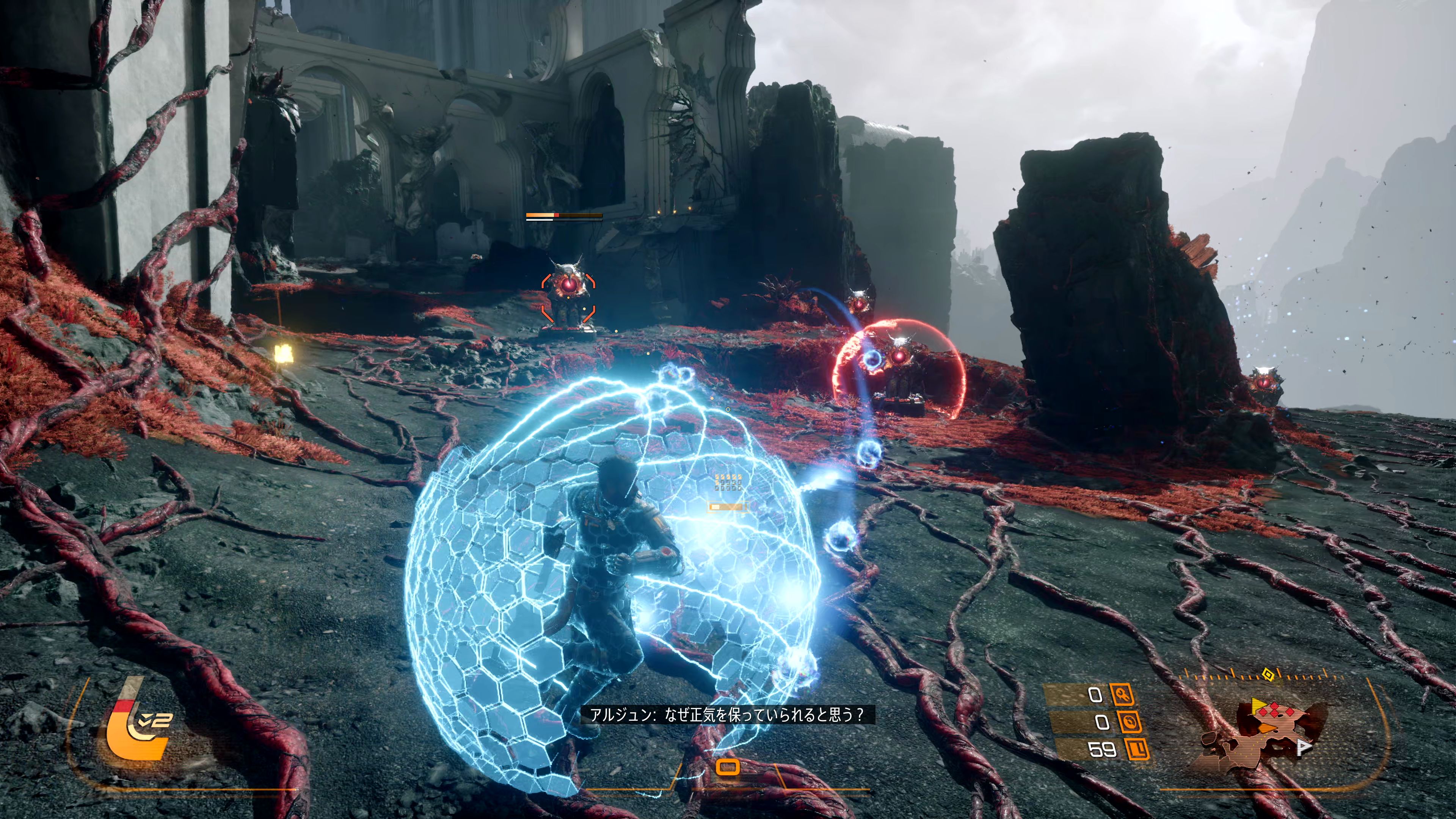Select the L-shaped resource icon beside 59
Screen dimensions: 1456x819
(1136, 749)
